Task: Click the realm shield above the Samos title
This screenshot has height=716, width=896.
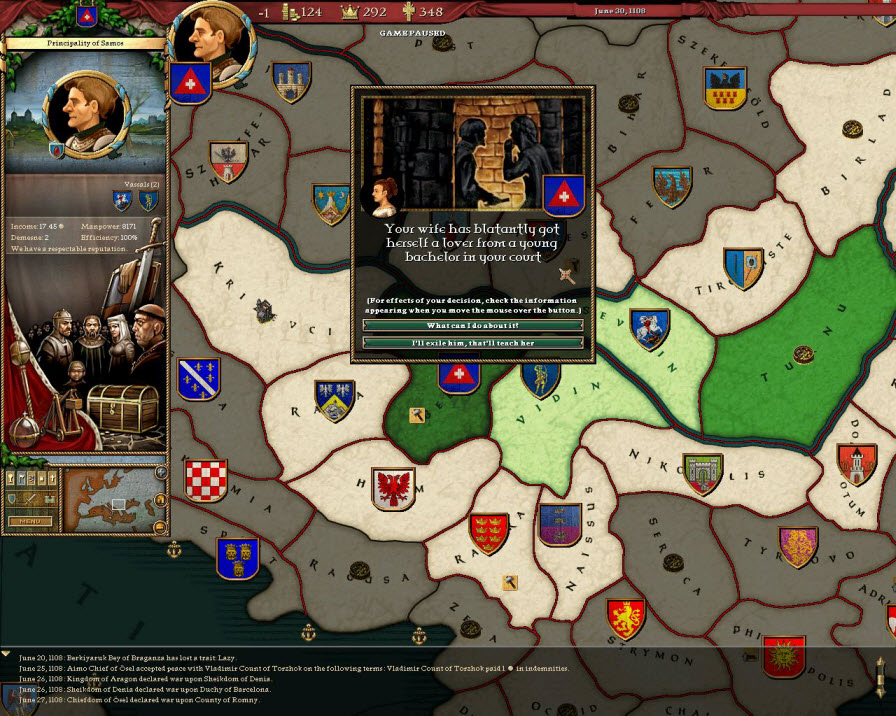Action: pyautogui.click(x=85, y=15)
